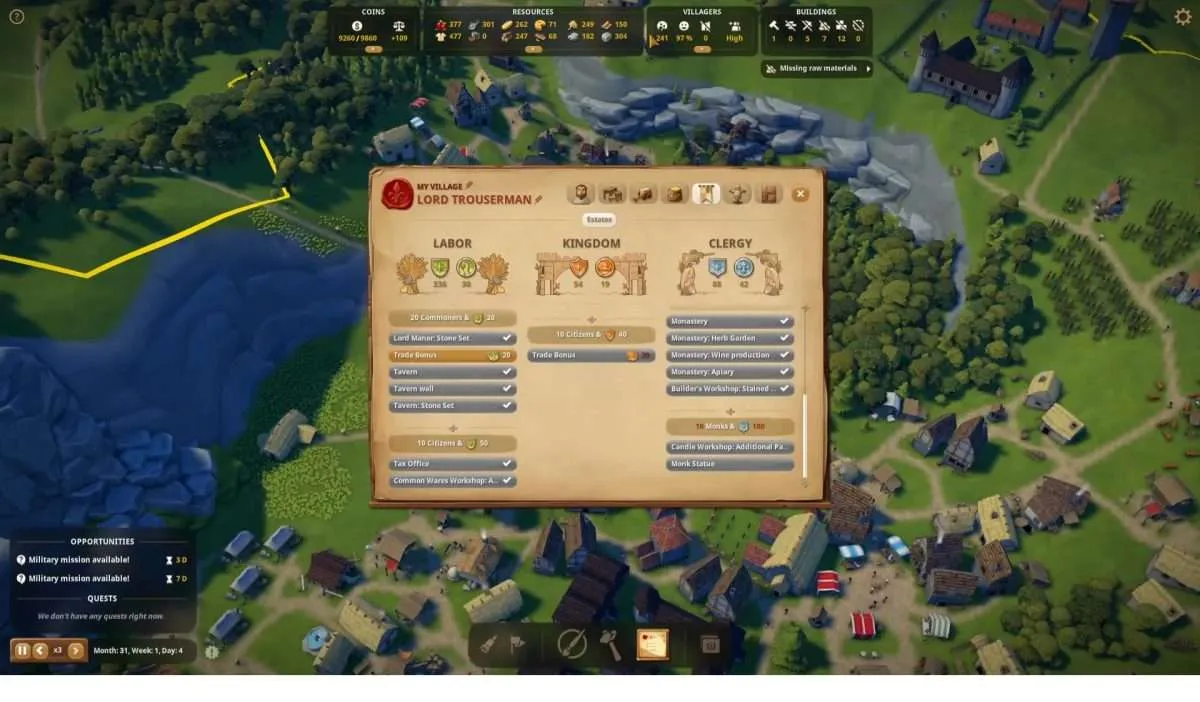Image resolution: width=1200 pixels, height=702 pixels.
Task: Decrease the game speed
Action: pyautogui.click(x=40, y=650)
